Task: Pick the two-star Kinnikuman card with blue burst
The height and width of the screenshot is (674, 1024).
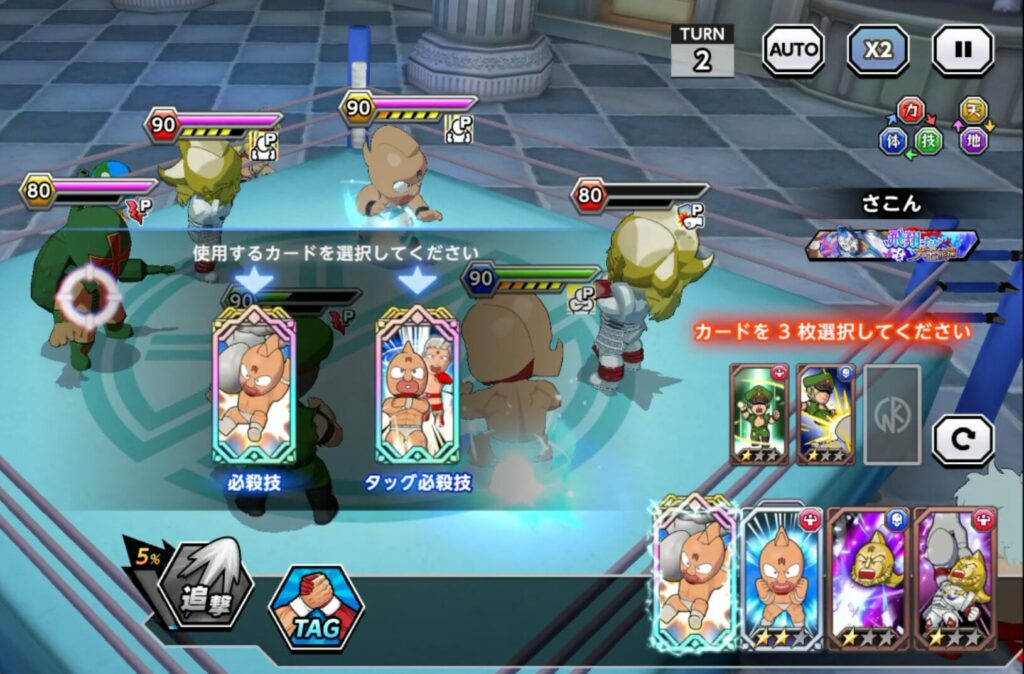Action: (782, 578)
